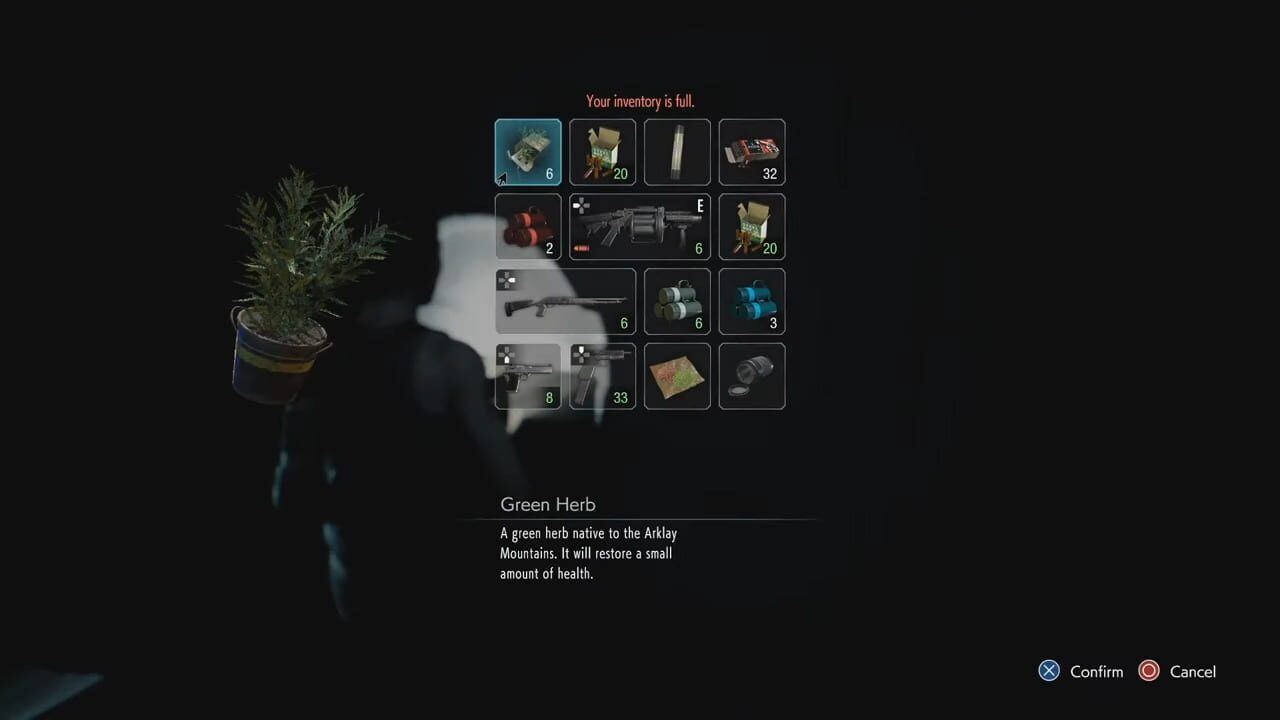Viewport: 1280px width, 720px height.
Task: Click the mixed herb packet item
Action: 677,377
